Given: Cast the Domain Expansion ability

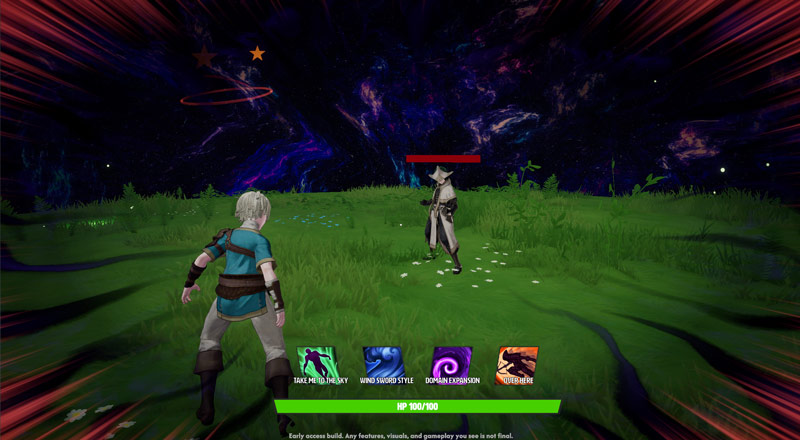Looking at the screenshot, I should pyautogui.click(x=451, y=362).
